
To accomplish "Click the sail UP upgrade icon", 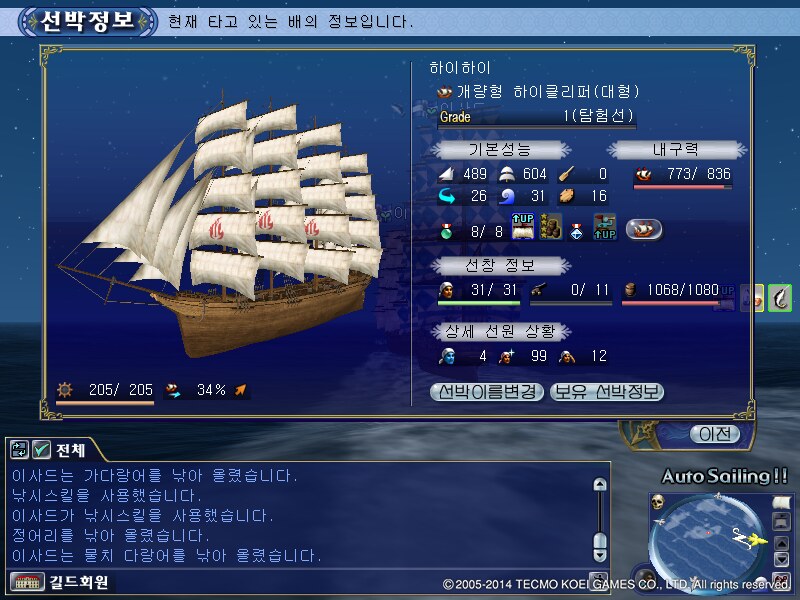I will (524, 228).
